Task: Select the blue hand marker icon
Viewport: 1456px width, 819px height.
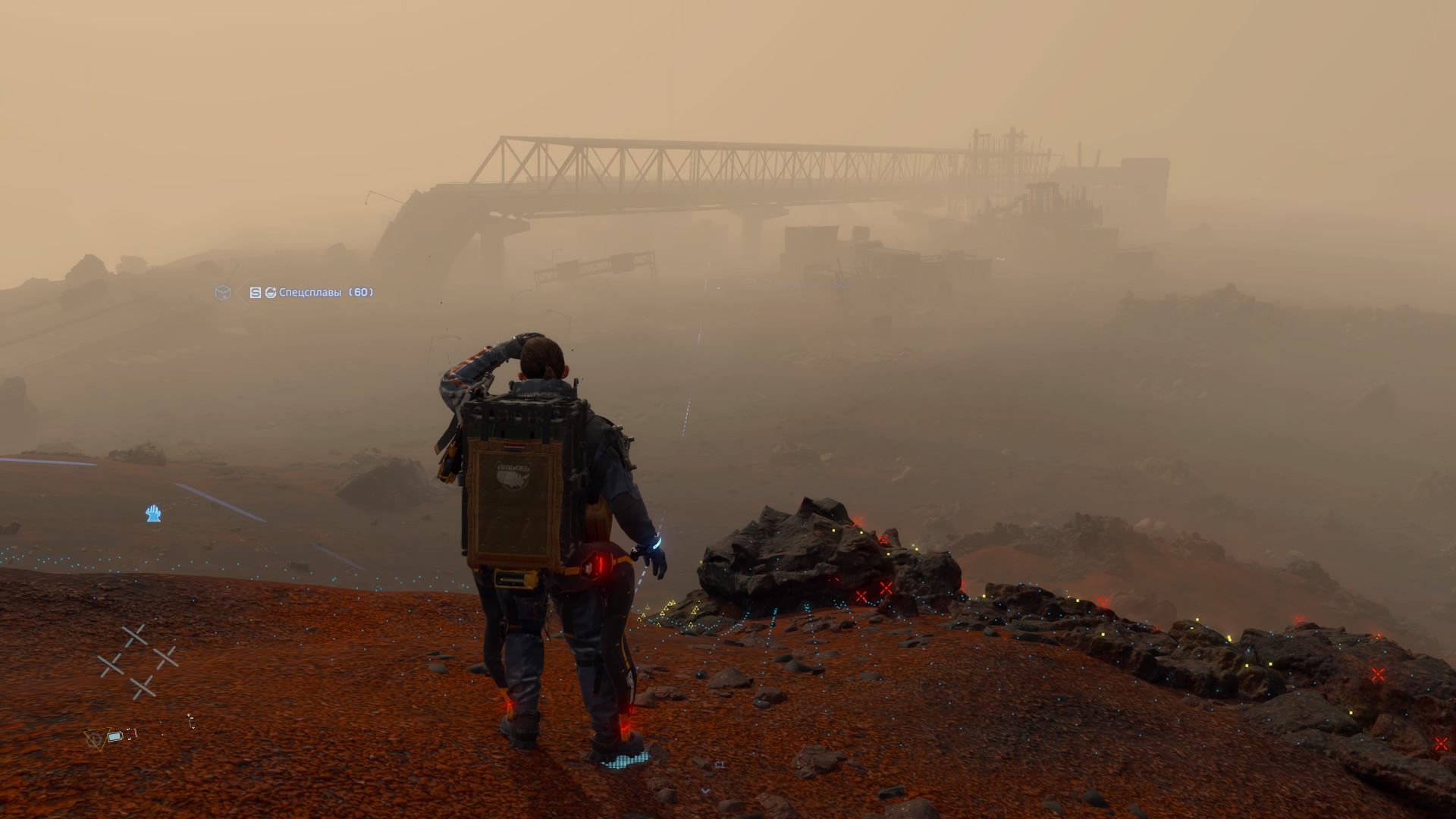Action: coord(153,514)
